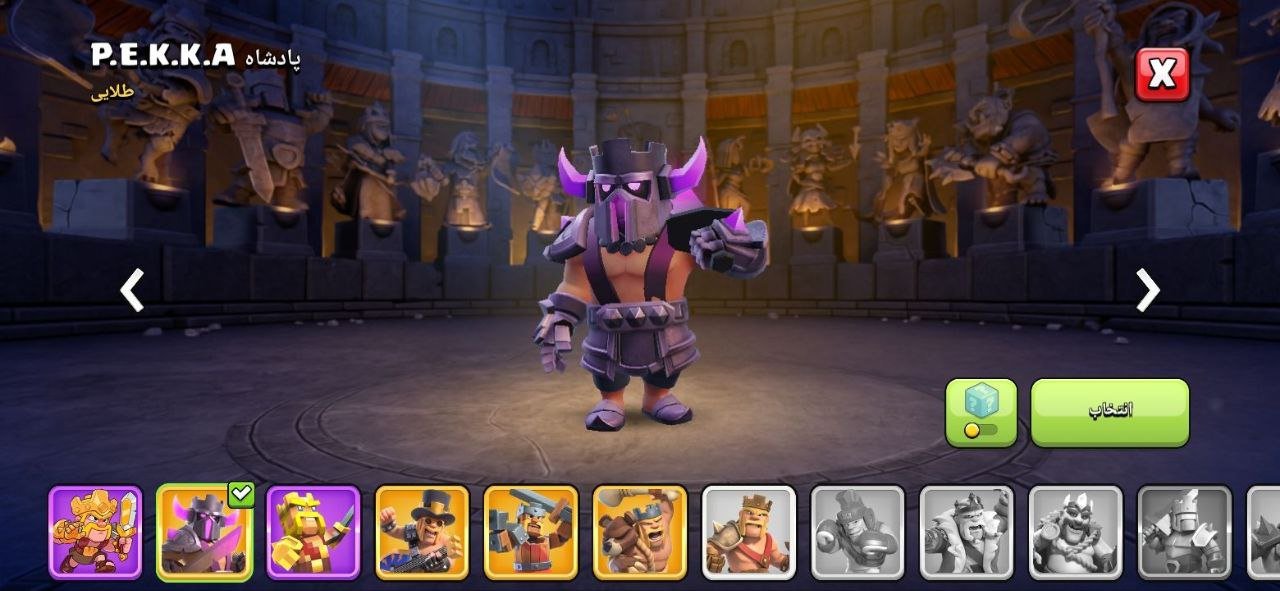Pick the top-hat guitar king skin
Screen dimensions: 1280x591
422,532
